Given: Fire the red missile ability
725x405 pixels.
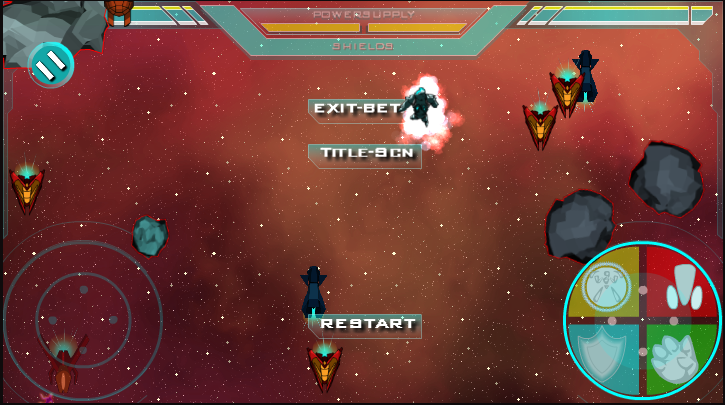Looking at the screenshot, I should (680, 284).
